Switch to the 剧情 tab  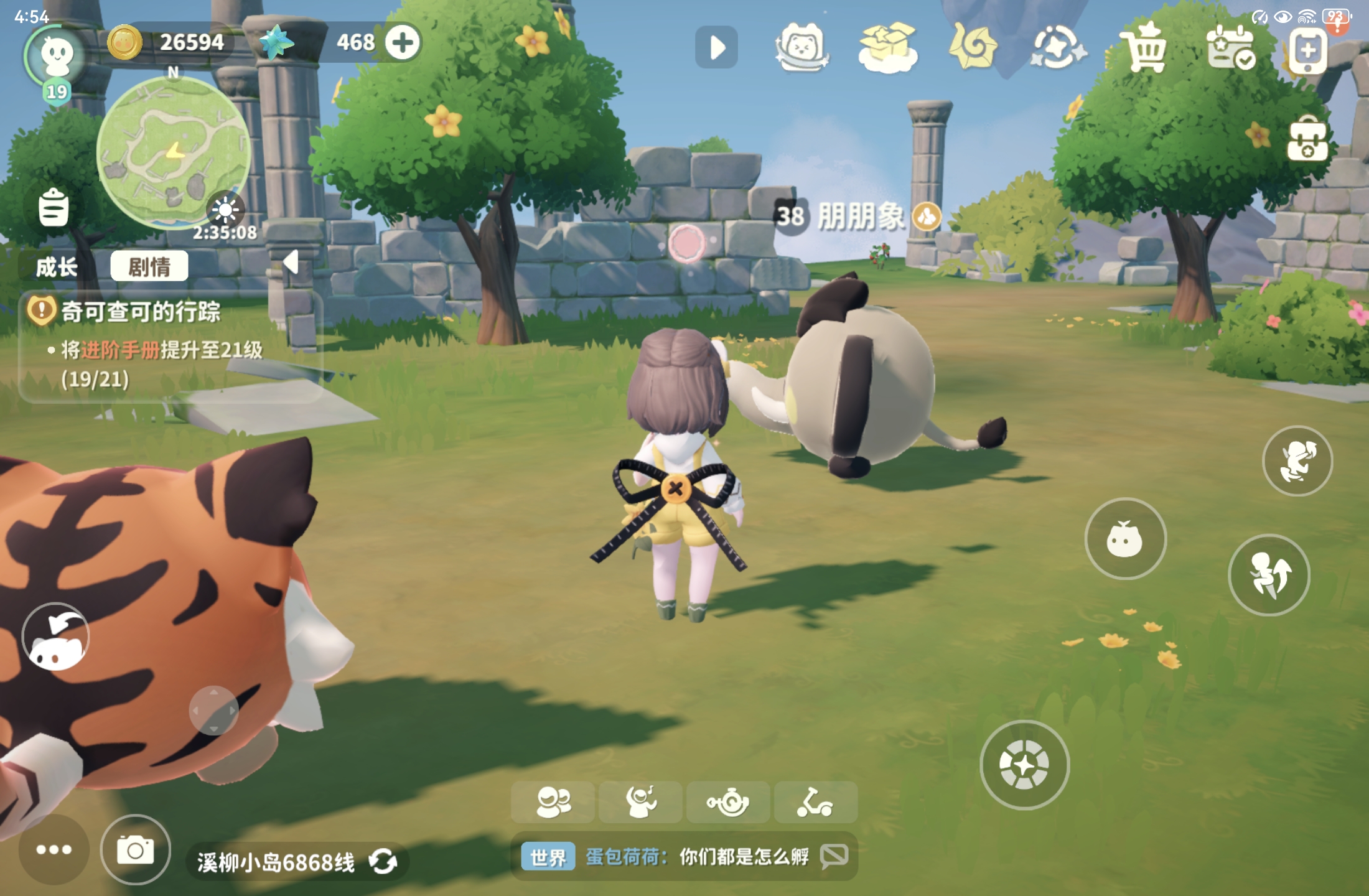149,267
